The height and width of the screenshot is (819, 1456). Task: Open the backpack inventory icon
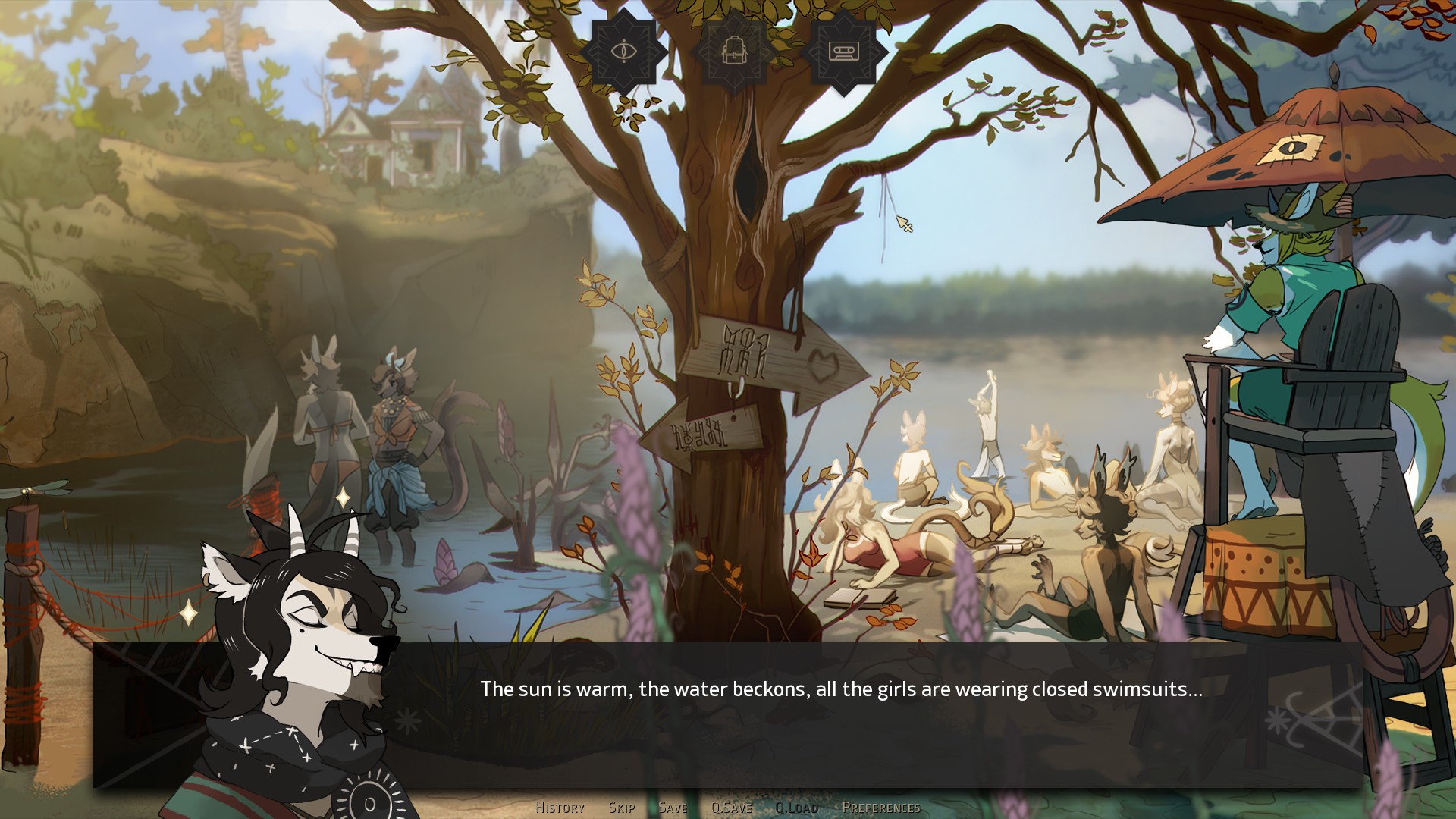click(x=733, y=52)
